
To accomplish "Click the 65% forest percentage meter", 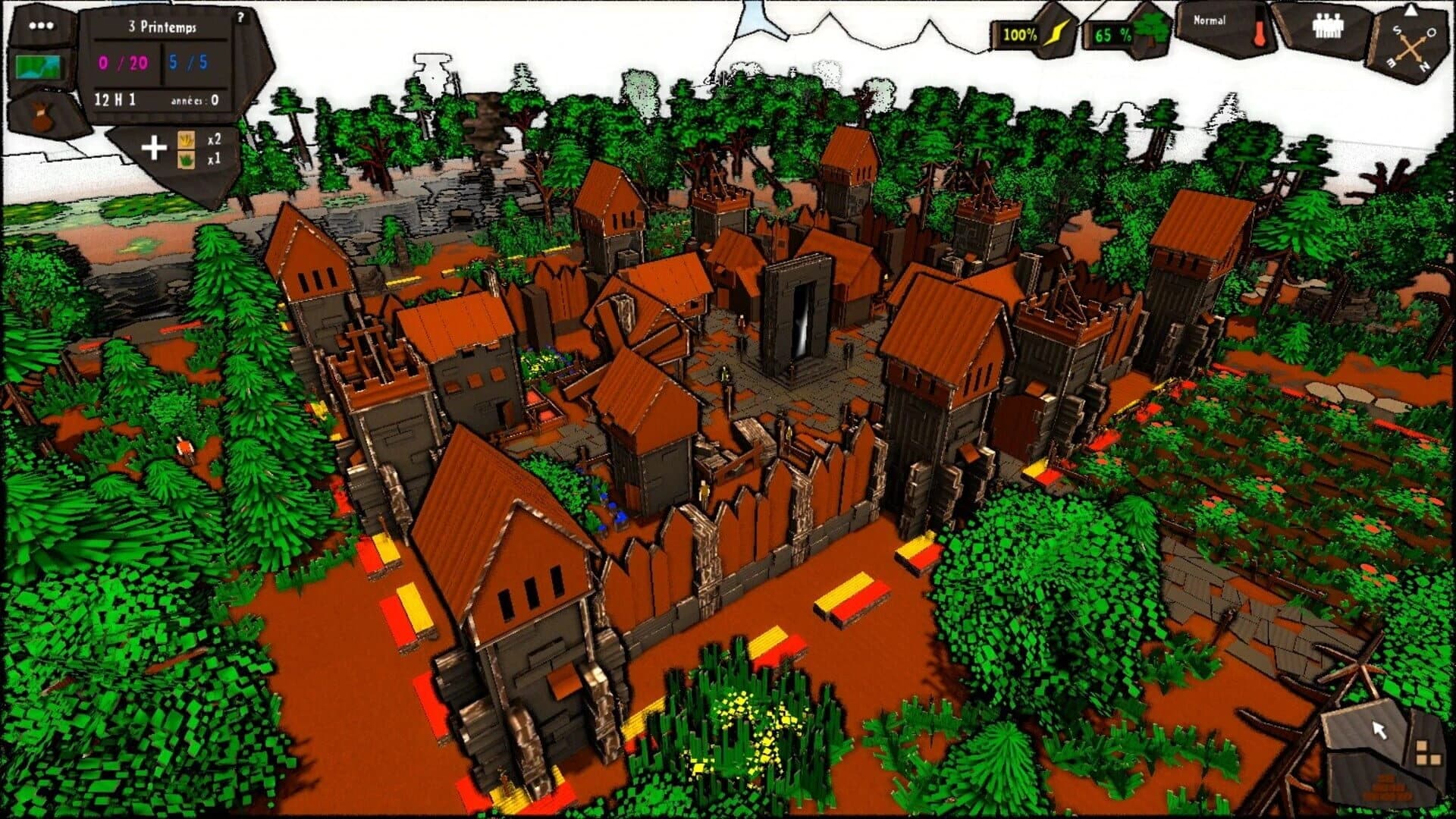I will [1113, 34].
